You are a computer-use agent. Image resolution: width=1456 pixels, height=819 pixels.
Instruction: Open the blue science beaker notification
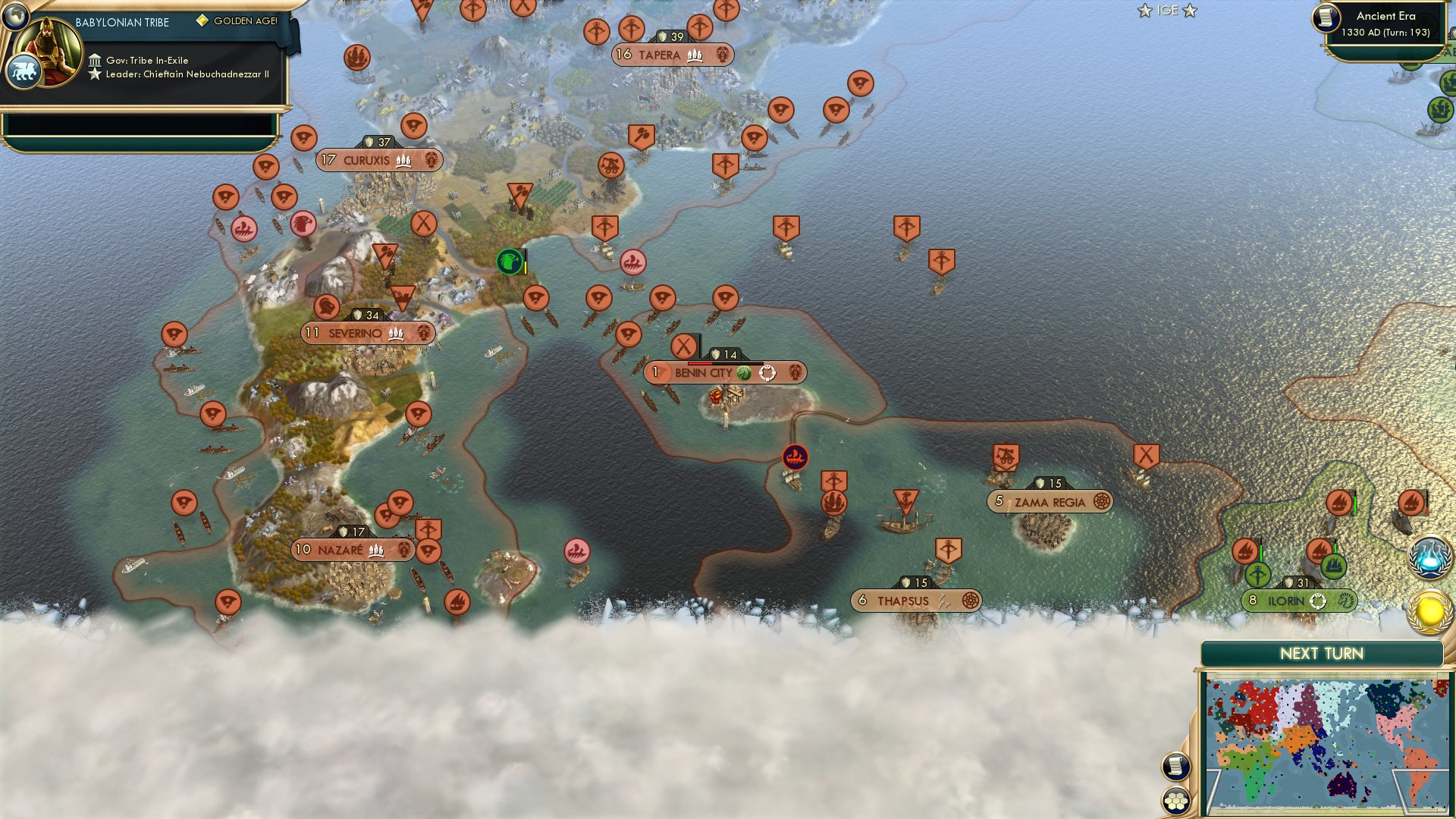[1432, 557]
